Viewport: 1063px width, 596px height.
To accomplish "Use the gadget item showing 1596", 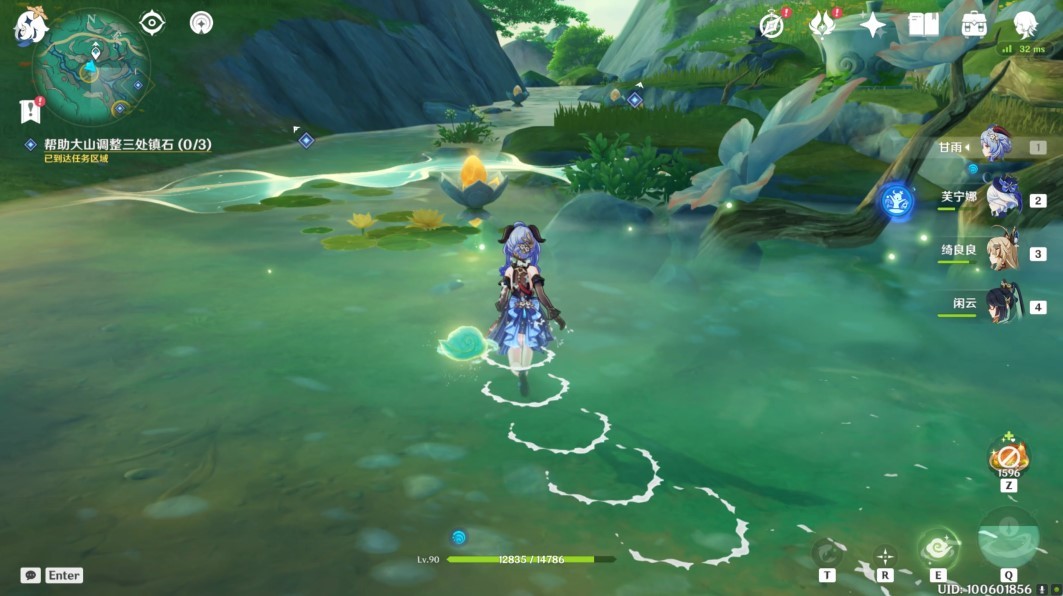I will [1006, 458].
